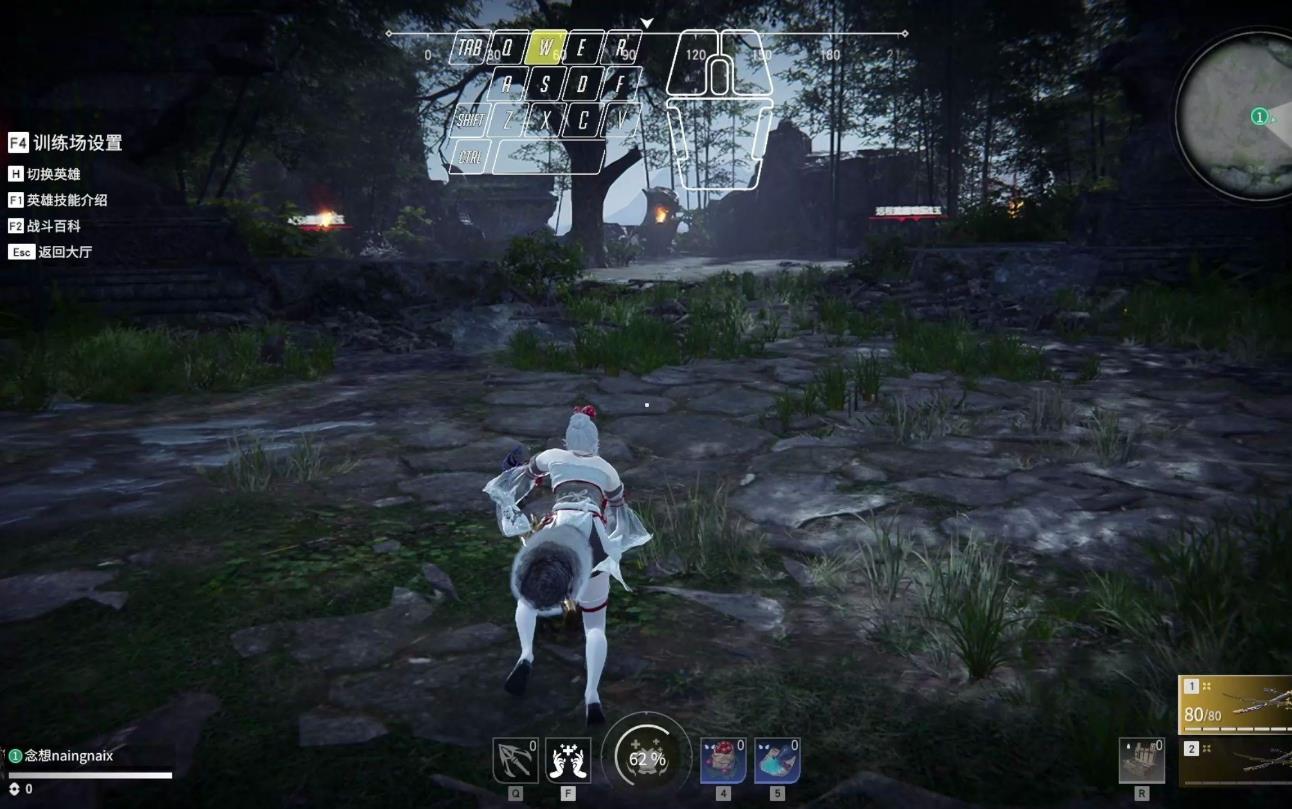The image size is (1292, 809).
Task: Trigger the ultimate ability at 62%
Action: click(646, 759)
